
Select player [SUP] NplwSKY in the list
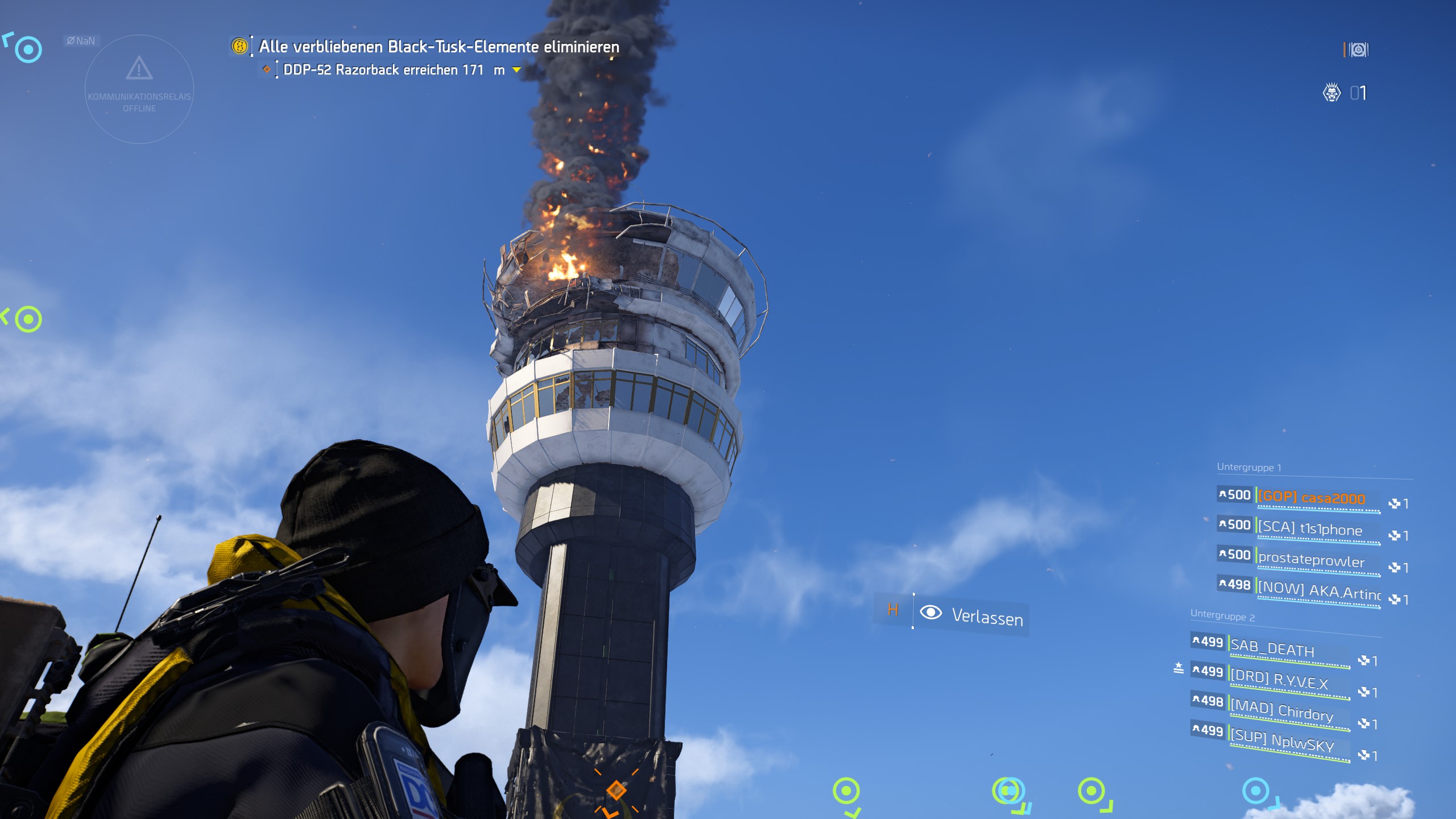coord(1281,741)
